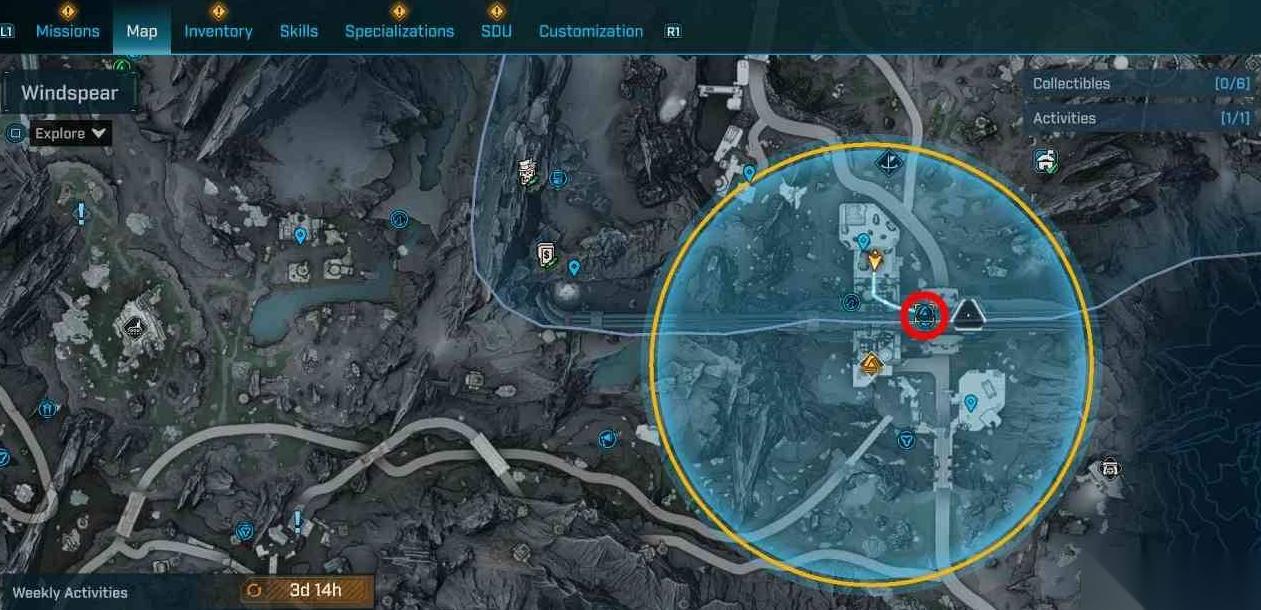
Task: Switch to the SDU tab
Action: tap(496, 31)
